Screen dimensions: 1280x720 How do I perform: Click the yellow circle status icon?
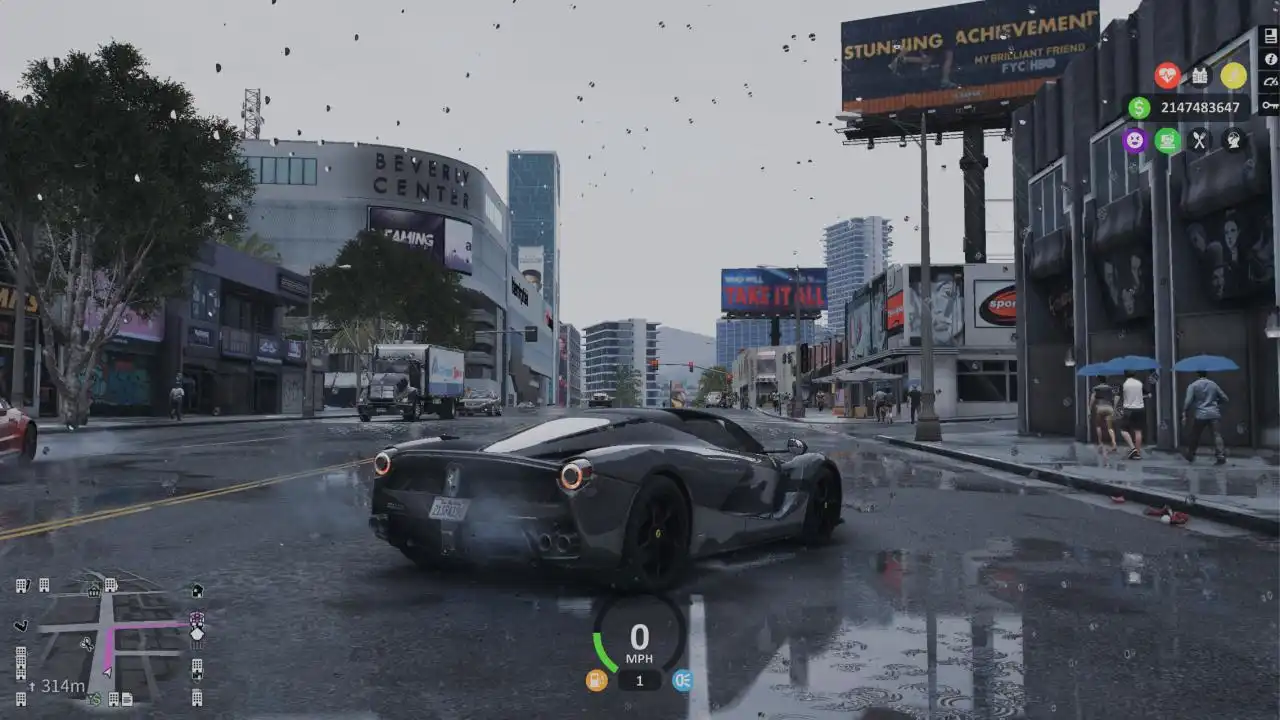click(x=1233, y=75)
